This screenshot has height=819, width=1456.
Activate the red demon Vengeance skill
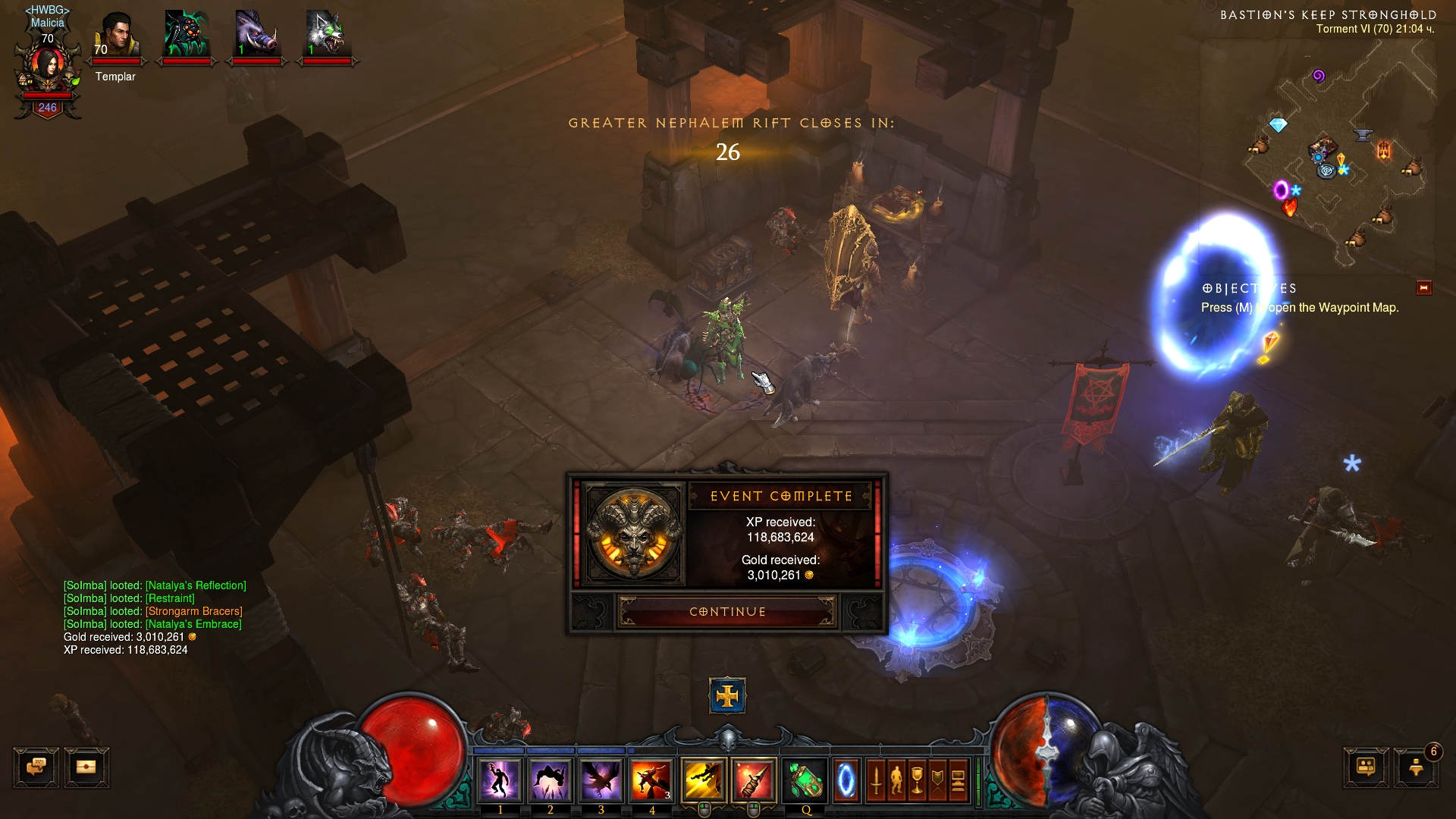(x=651, y=780)
